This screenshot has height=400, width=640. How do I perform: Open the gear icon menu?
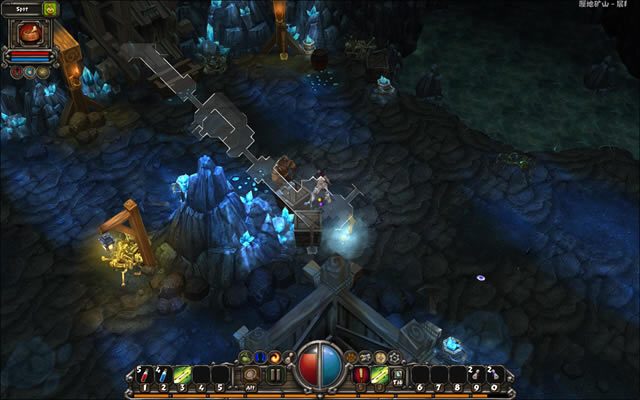(x=394, y=357)
